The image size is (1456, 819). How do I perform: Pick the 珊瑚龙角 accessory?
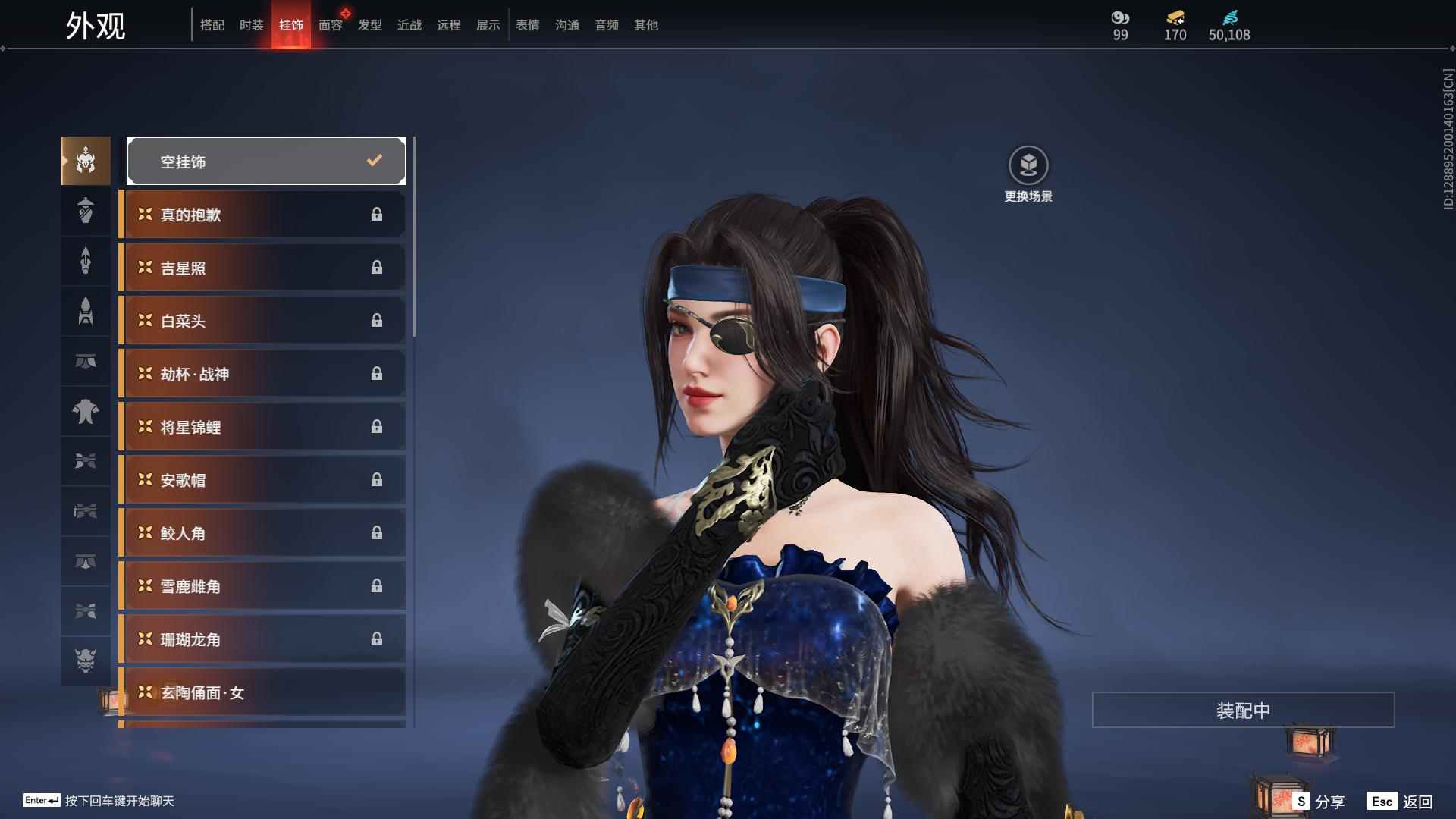tap(262, 639)
